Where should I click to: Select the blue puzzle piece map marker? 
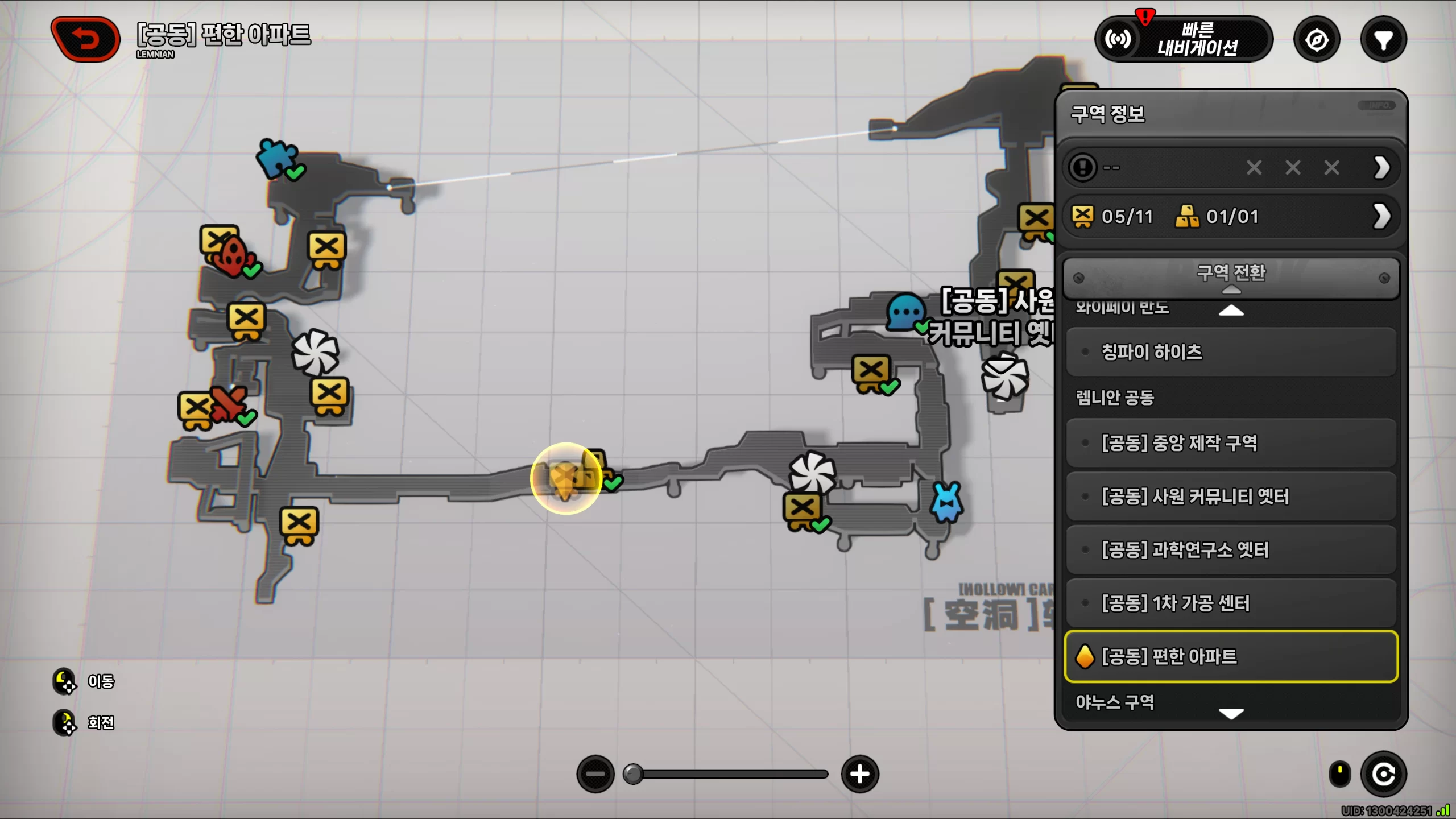pos(277,158)
